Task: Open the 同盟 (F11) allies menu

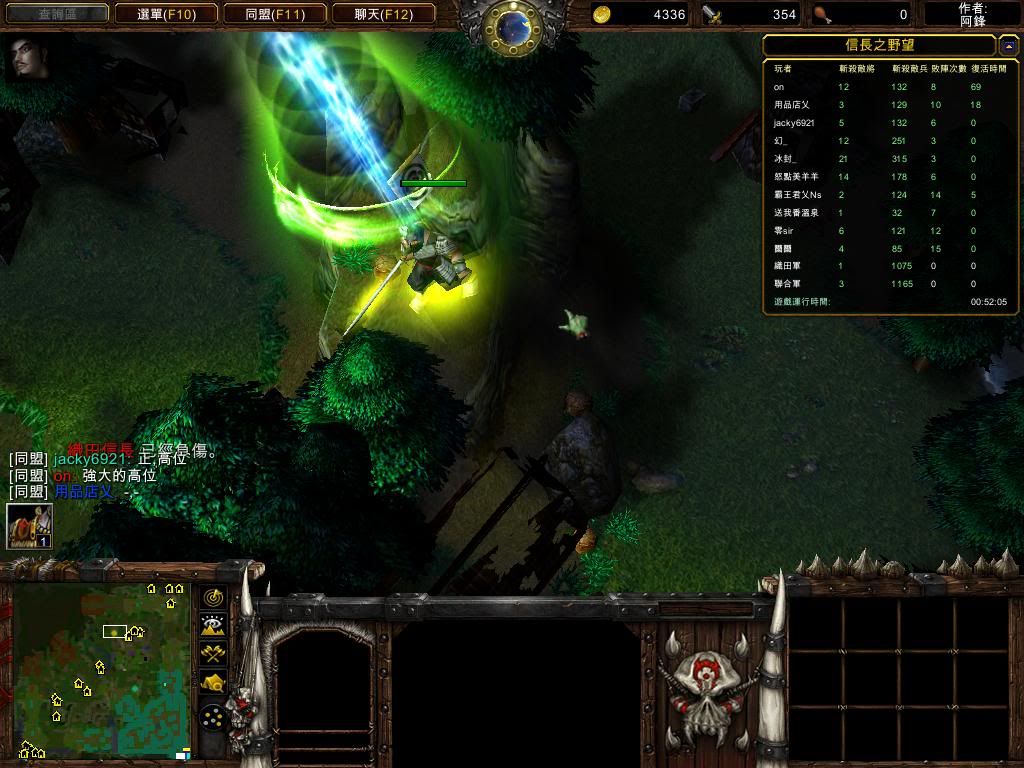Action: [274, 14]
